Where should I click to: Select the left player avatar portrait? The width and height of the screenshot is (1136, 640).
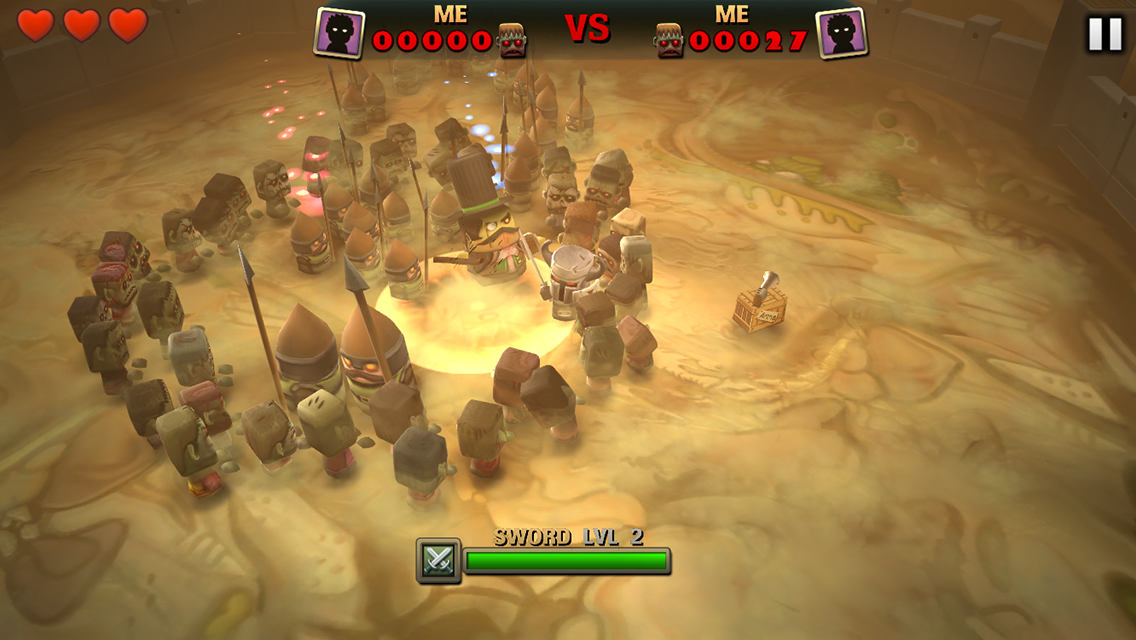point(340,32)
